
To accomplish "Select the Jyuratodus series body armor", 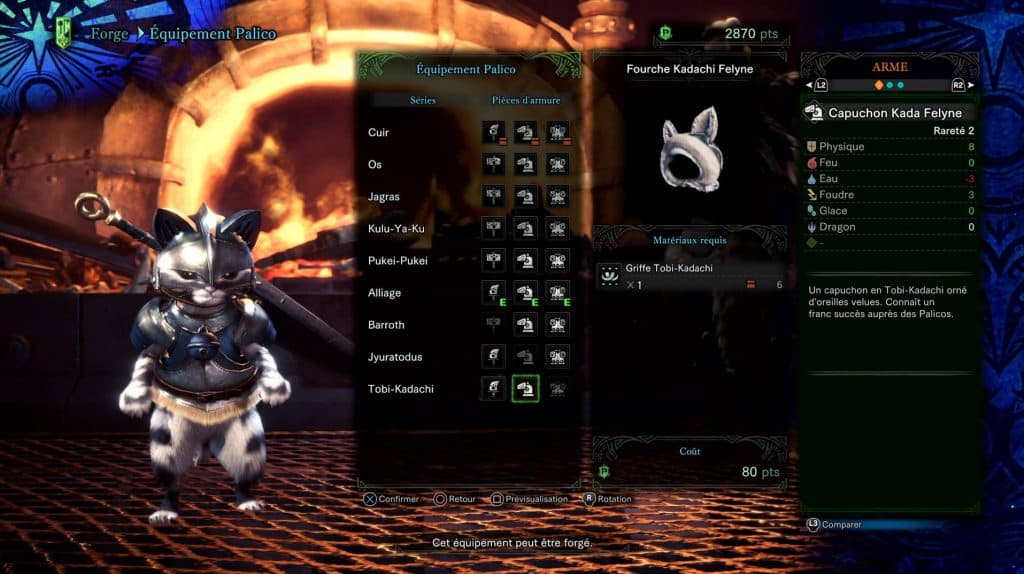I will [558, 357].
